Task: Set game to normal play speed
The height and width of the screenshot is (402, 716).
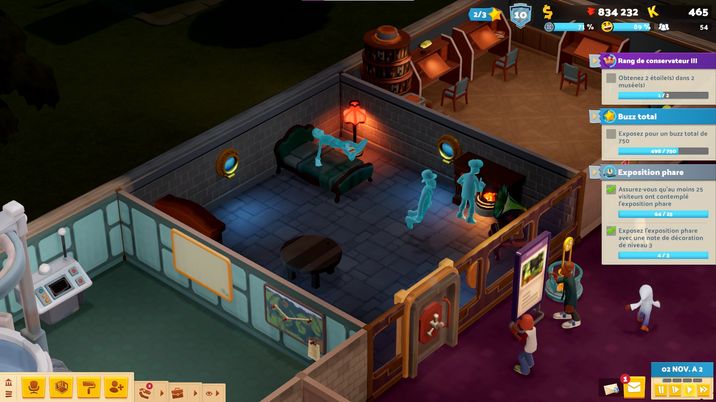Action: pyautogui.click(x=689, y=390)
